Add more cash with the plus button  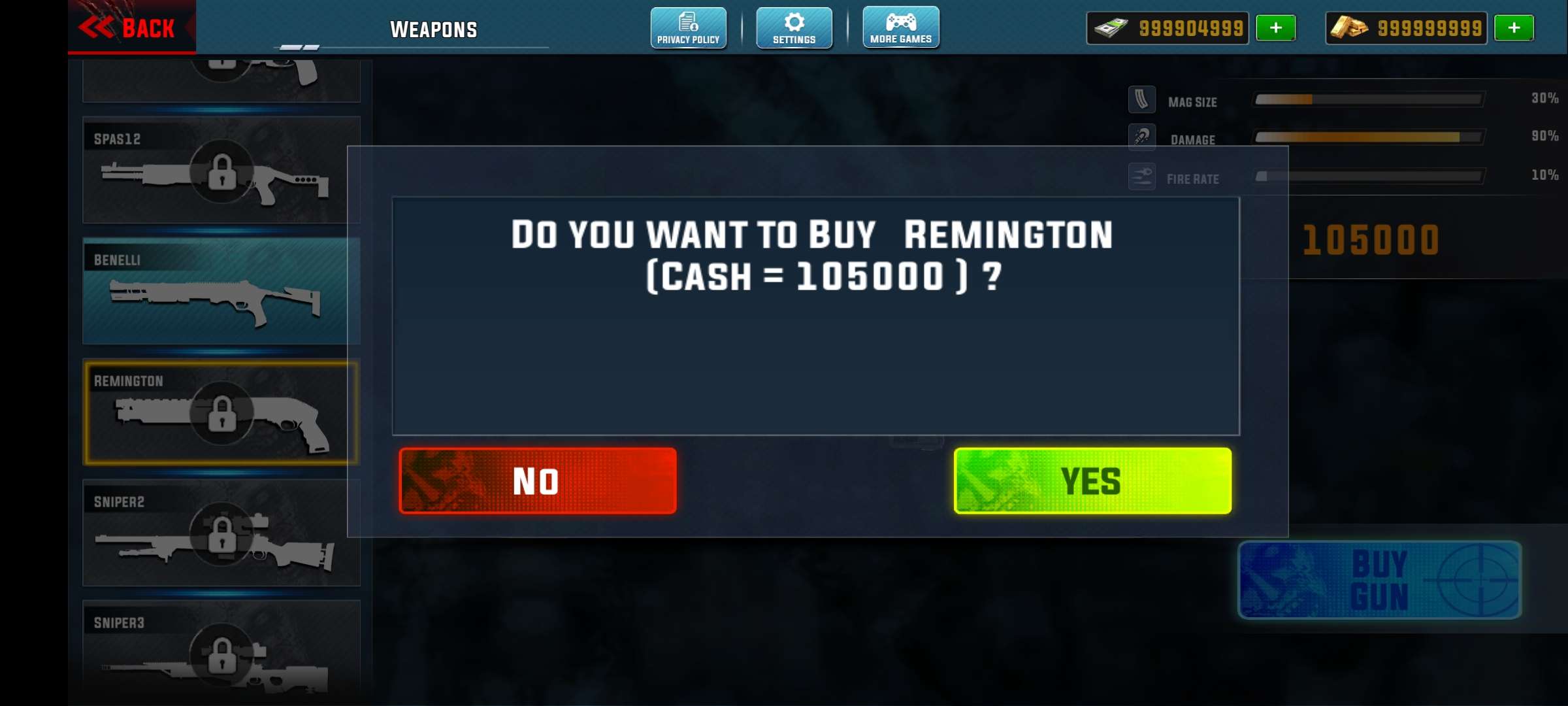click(1275, 28)
